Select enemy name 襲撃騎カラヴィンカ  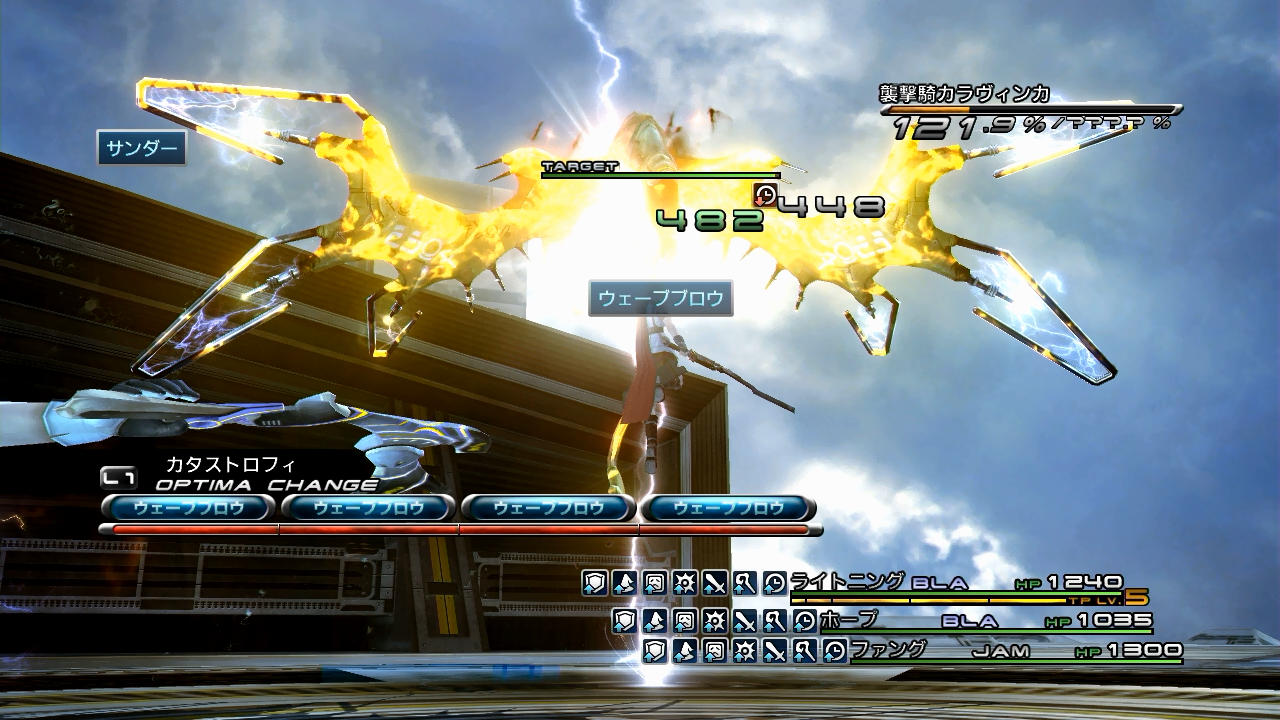[964, 95]
